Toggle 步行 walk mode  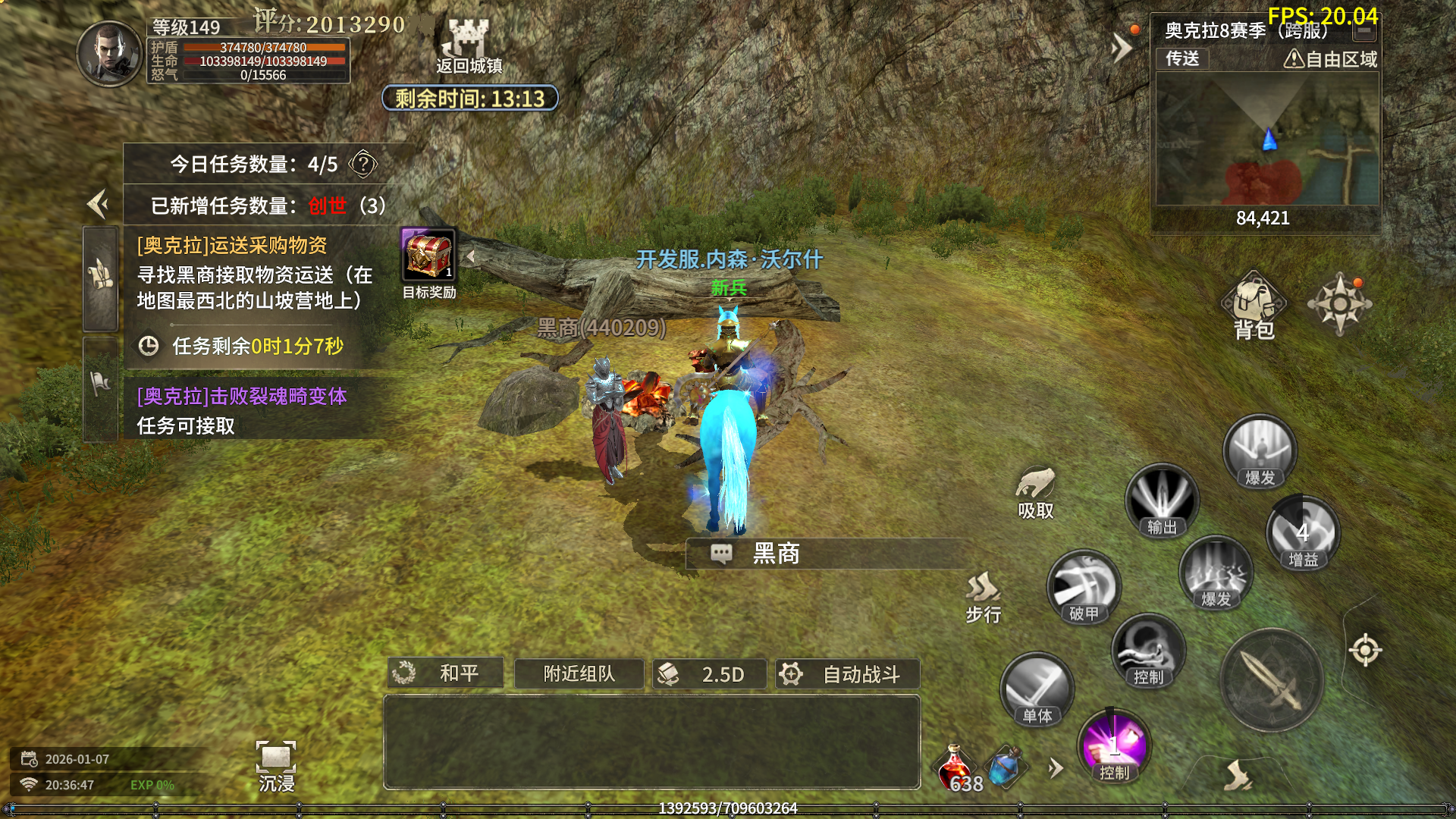(984, 597)
